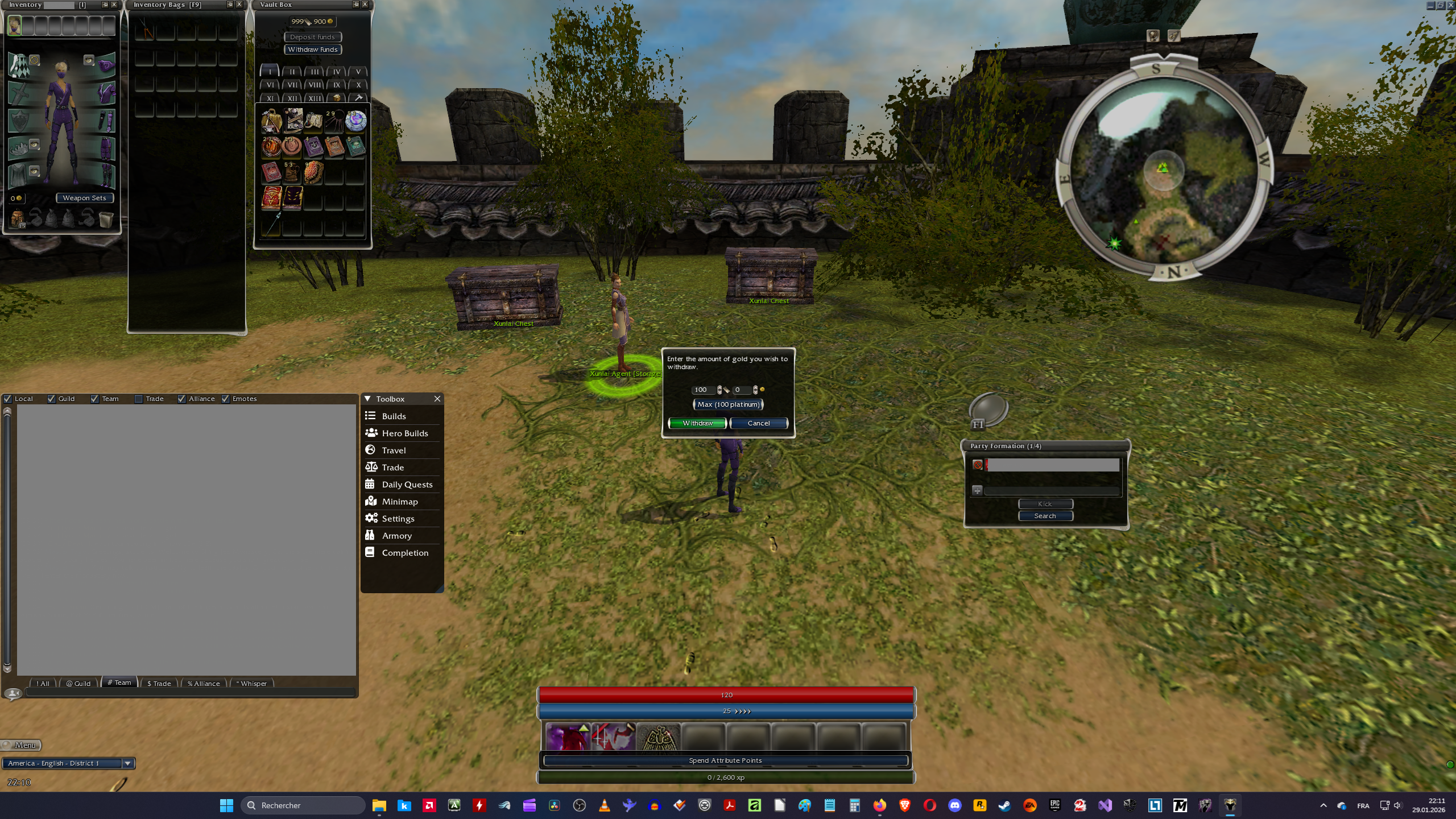Open Builds in the Toolbox
1456x819 pixels.
(x=394, y=416)
